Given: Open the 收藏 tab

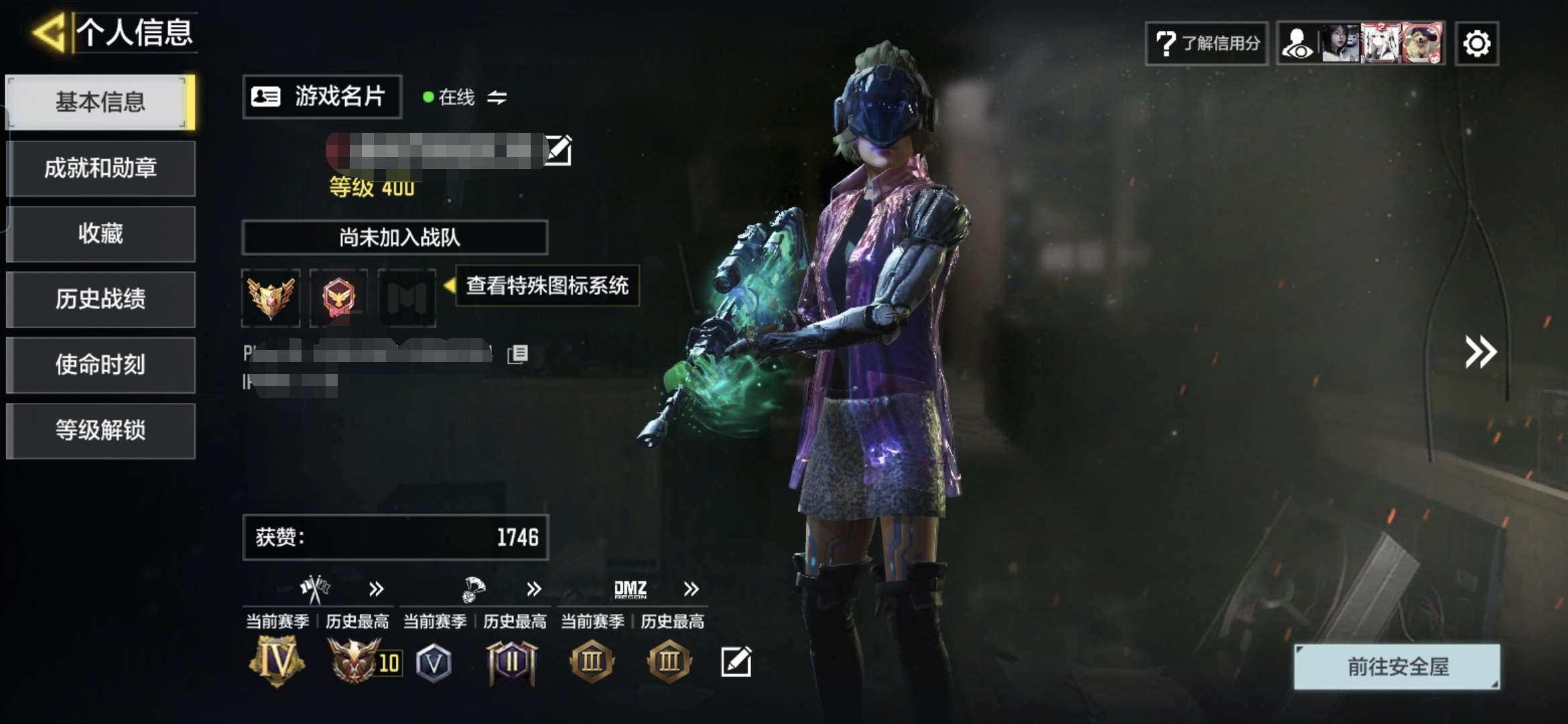Looking at the screenshot, I should coord(101,233).
